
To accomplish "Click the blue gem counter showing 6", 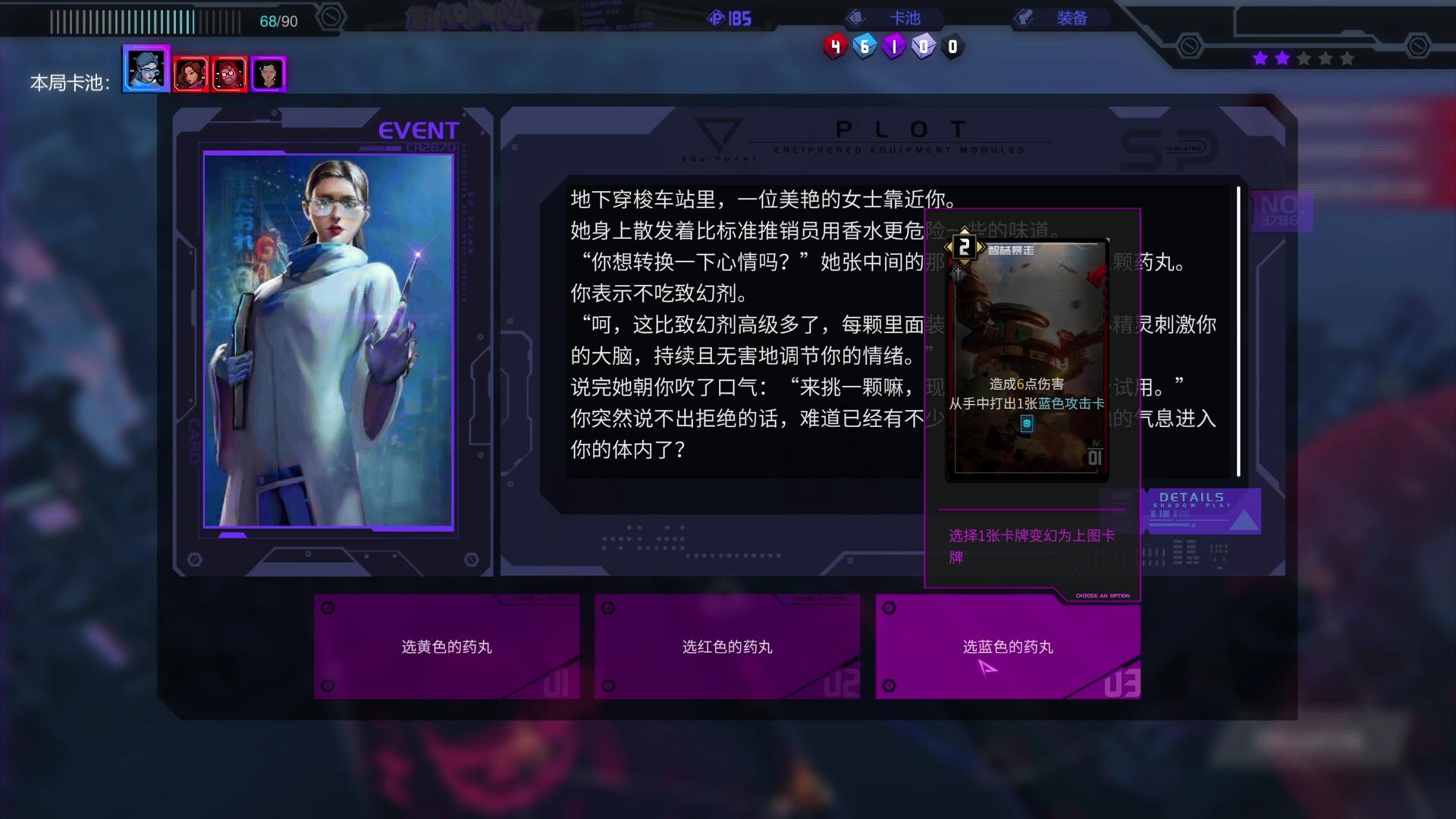I will (x=863, y=45).
